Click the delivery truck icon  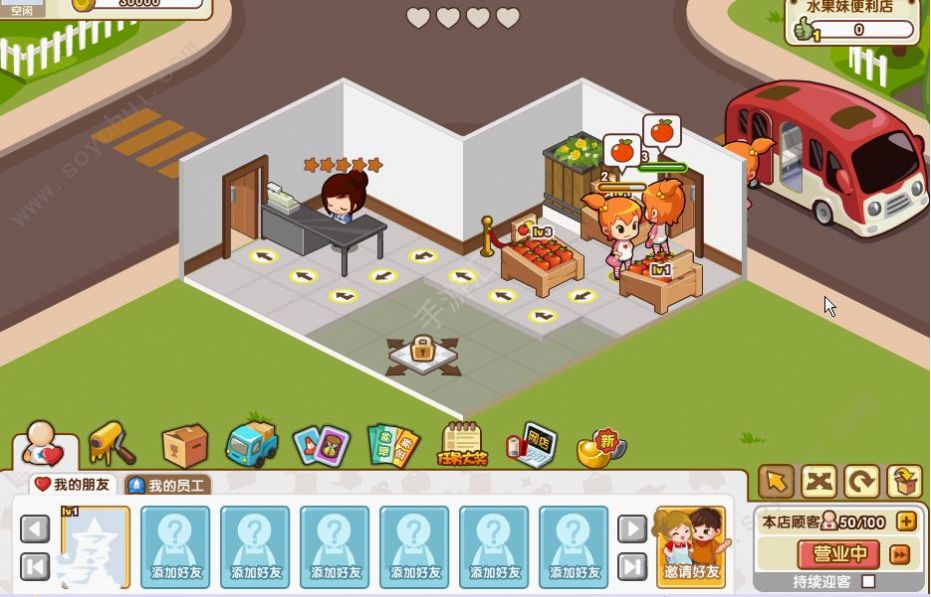coord(251,444)
